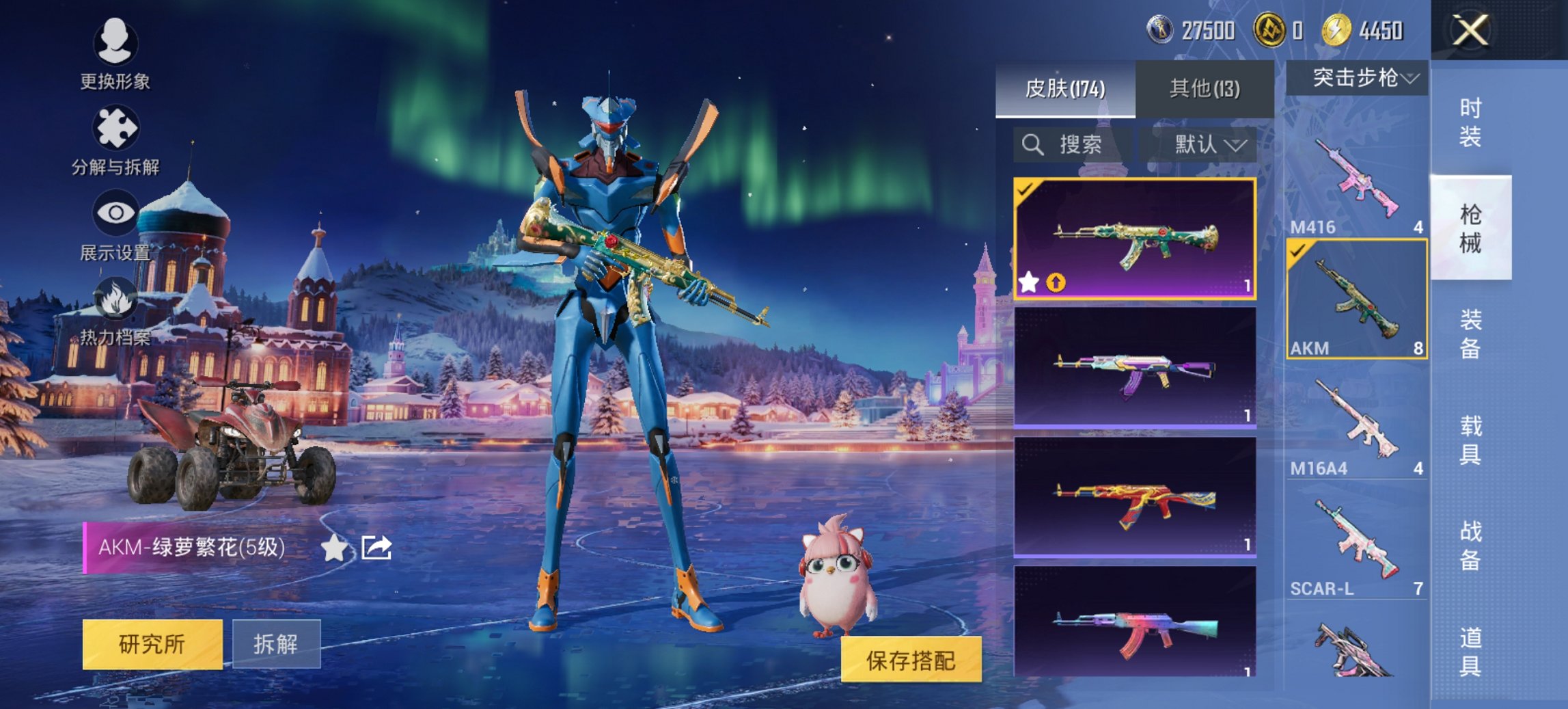Open the 突击步枪 weapon category dropdown
Image resolution: width=1568 pixels, height=709 pixels.
1360,78
